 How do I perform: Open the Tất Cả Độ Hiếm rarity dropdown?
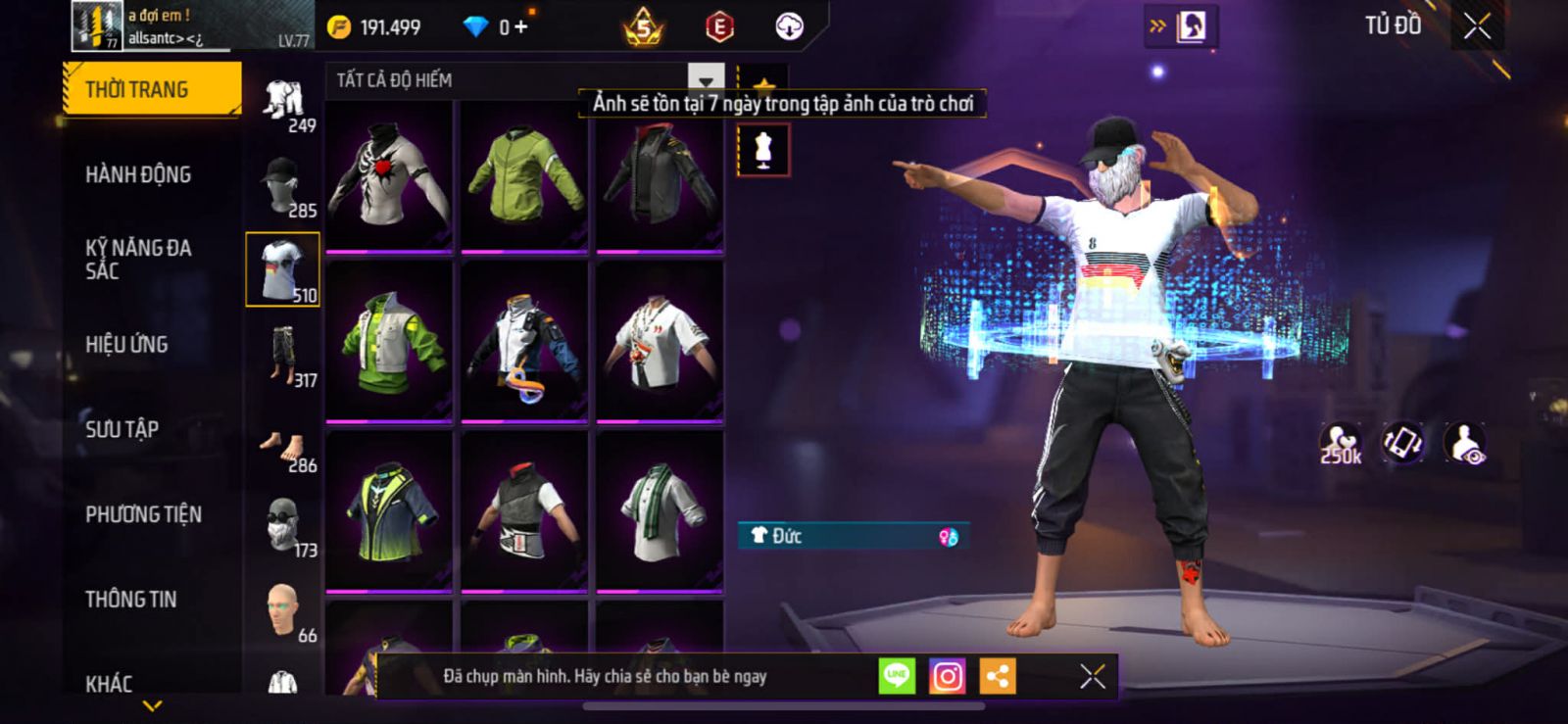[x=706, y=79]
